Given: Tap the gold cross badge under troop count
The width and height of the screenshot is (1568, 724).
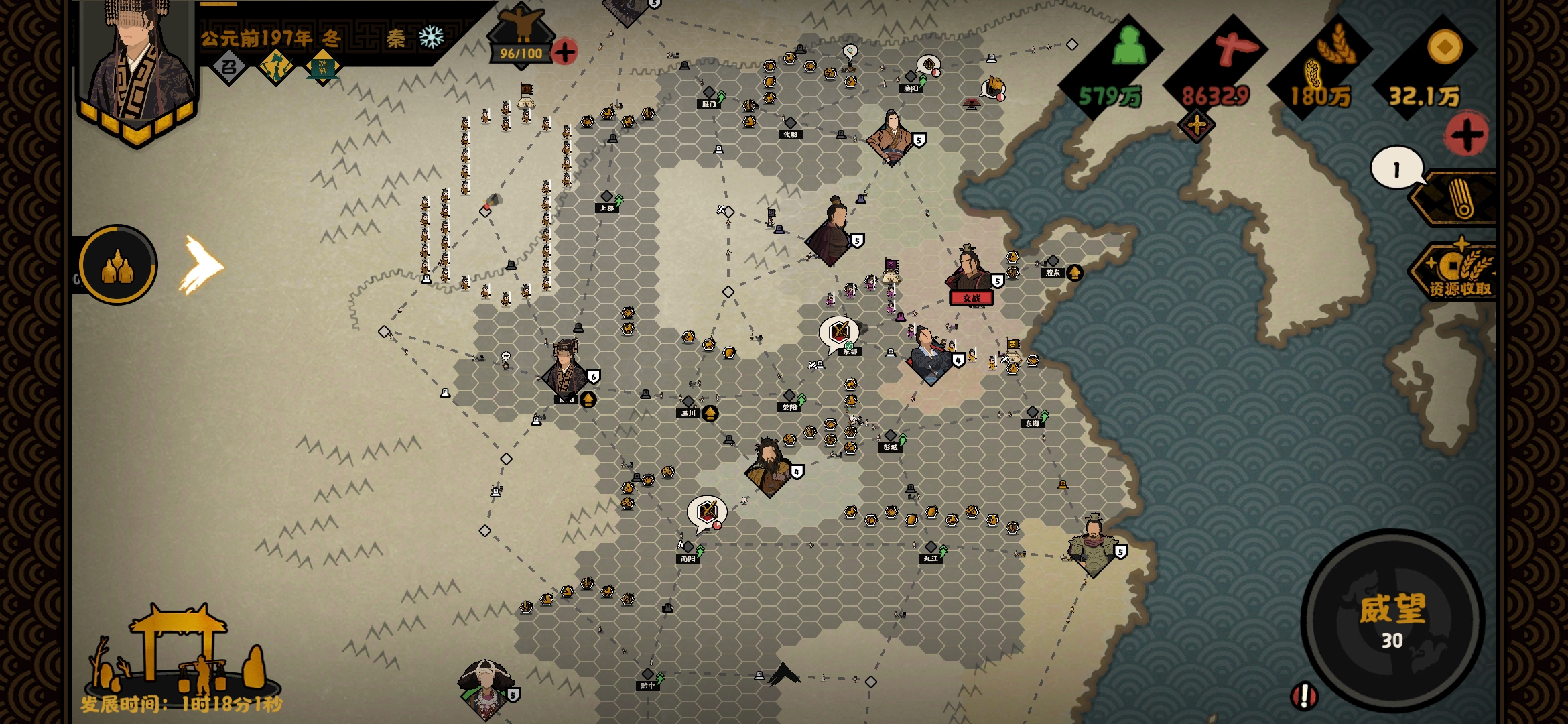Looking at the screenshot, I should [1197, 125].
